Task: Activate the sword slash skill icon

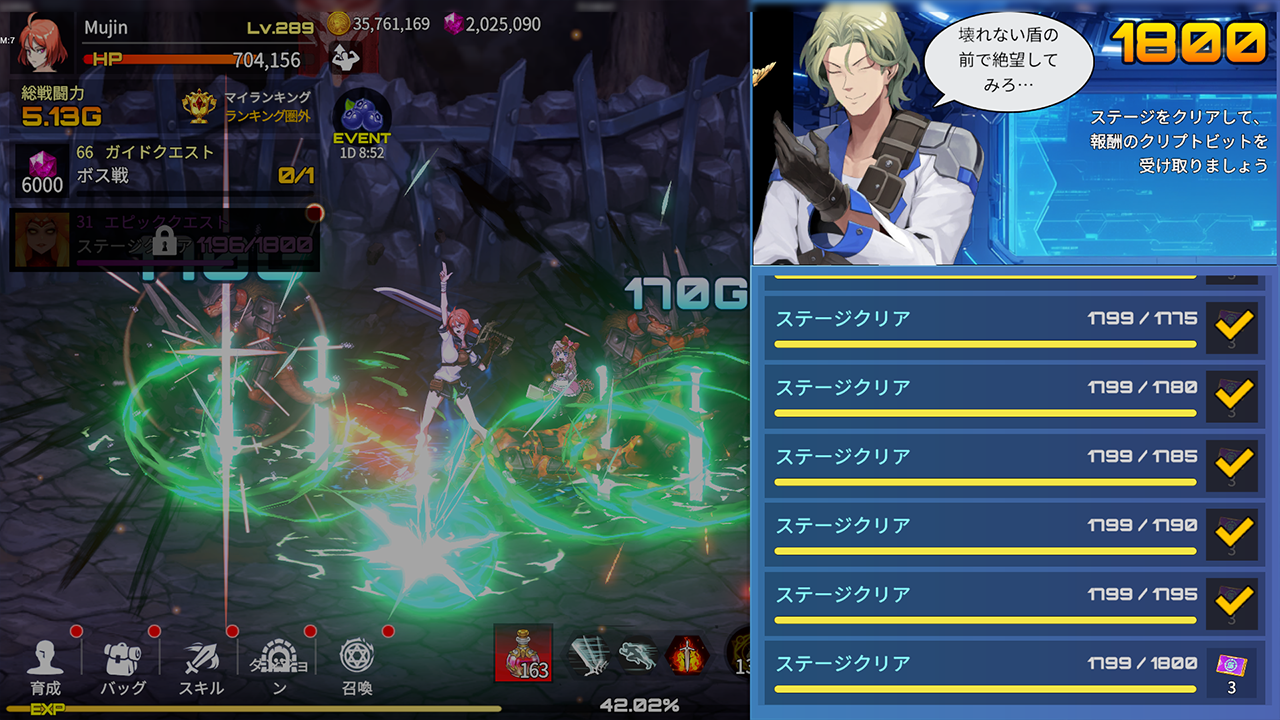Action: [x=590, y=655]
